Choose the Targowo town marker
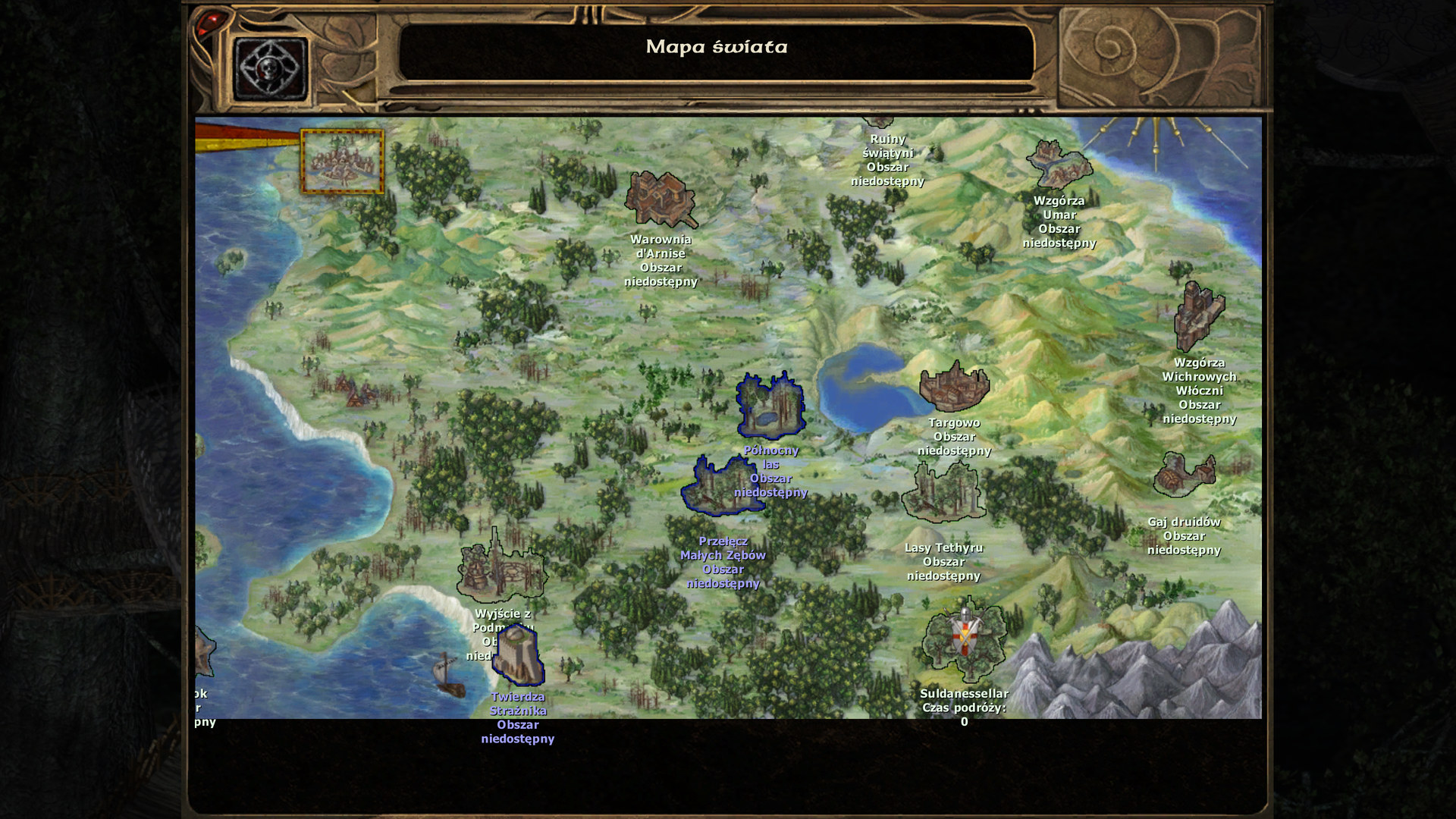This screenshot has height=819, width=1456. 954,387
